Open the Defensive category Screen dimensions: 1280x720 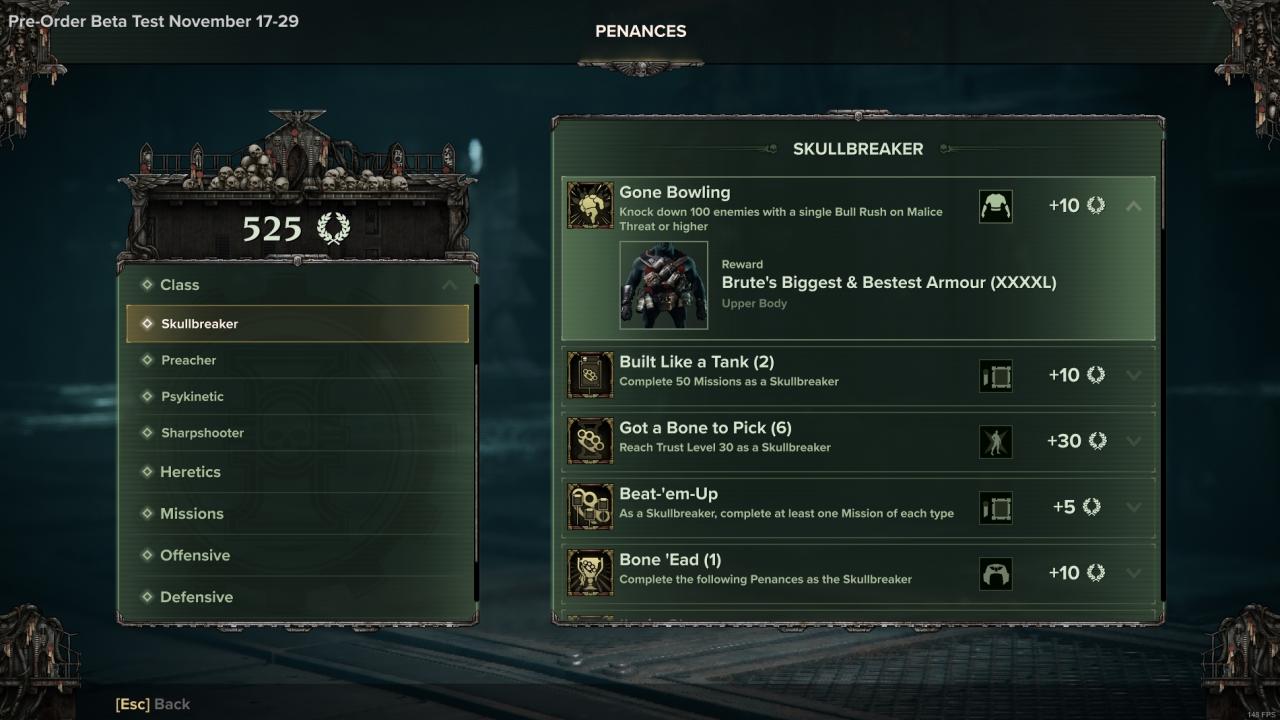(x=297, y=597)
